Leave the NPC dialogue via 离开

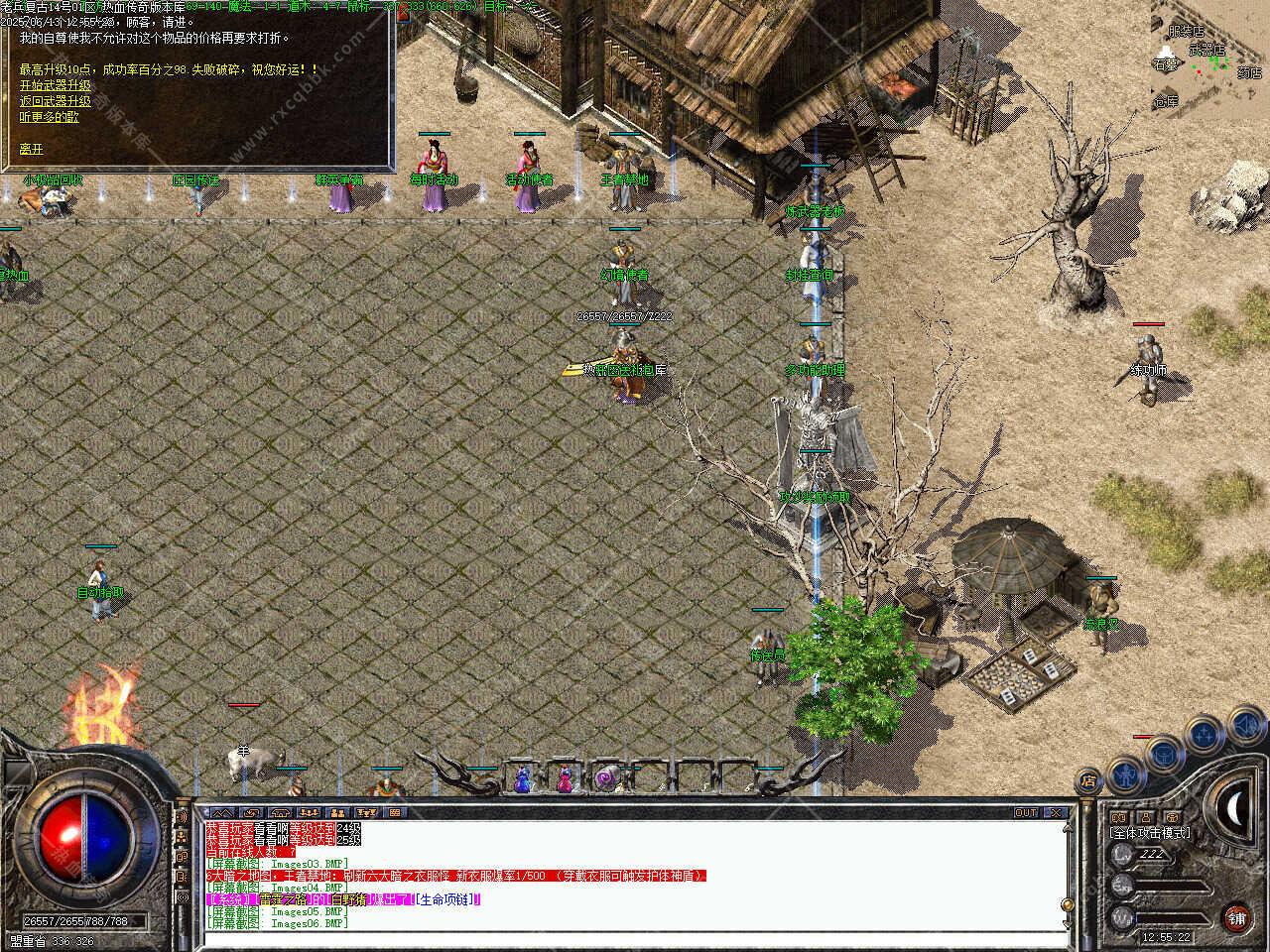[x=32, y=149]
